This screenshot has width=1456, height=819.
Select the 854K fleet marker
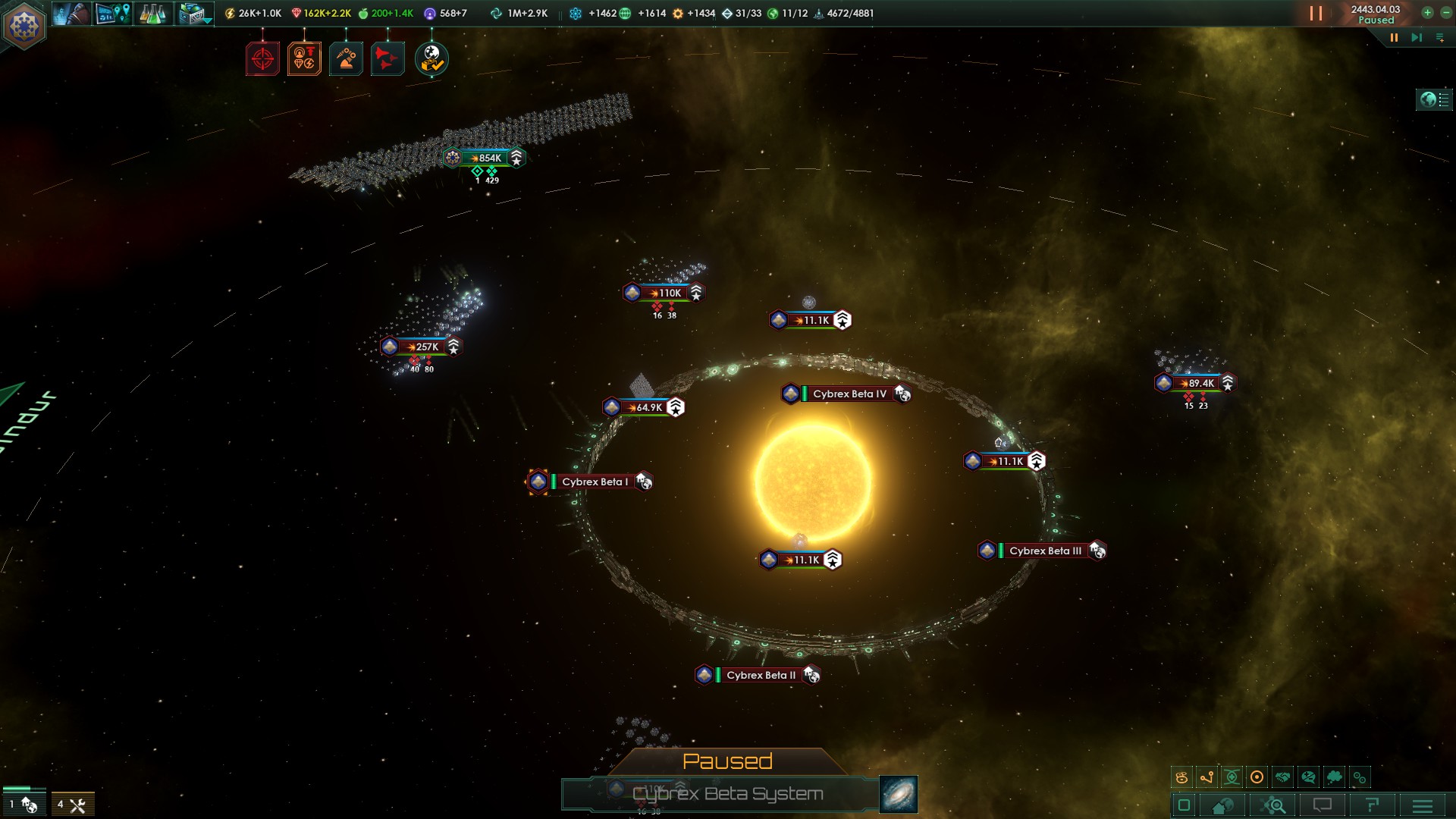click(x=485, y=158)
